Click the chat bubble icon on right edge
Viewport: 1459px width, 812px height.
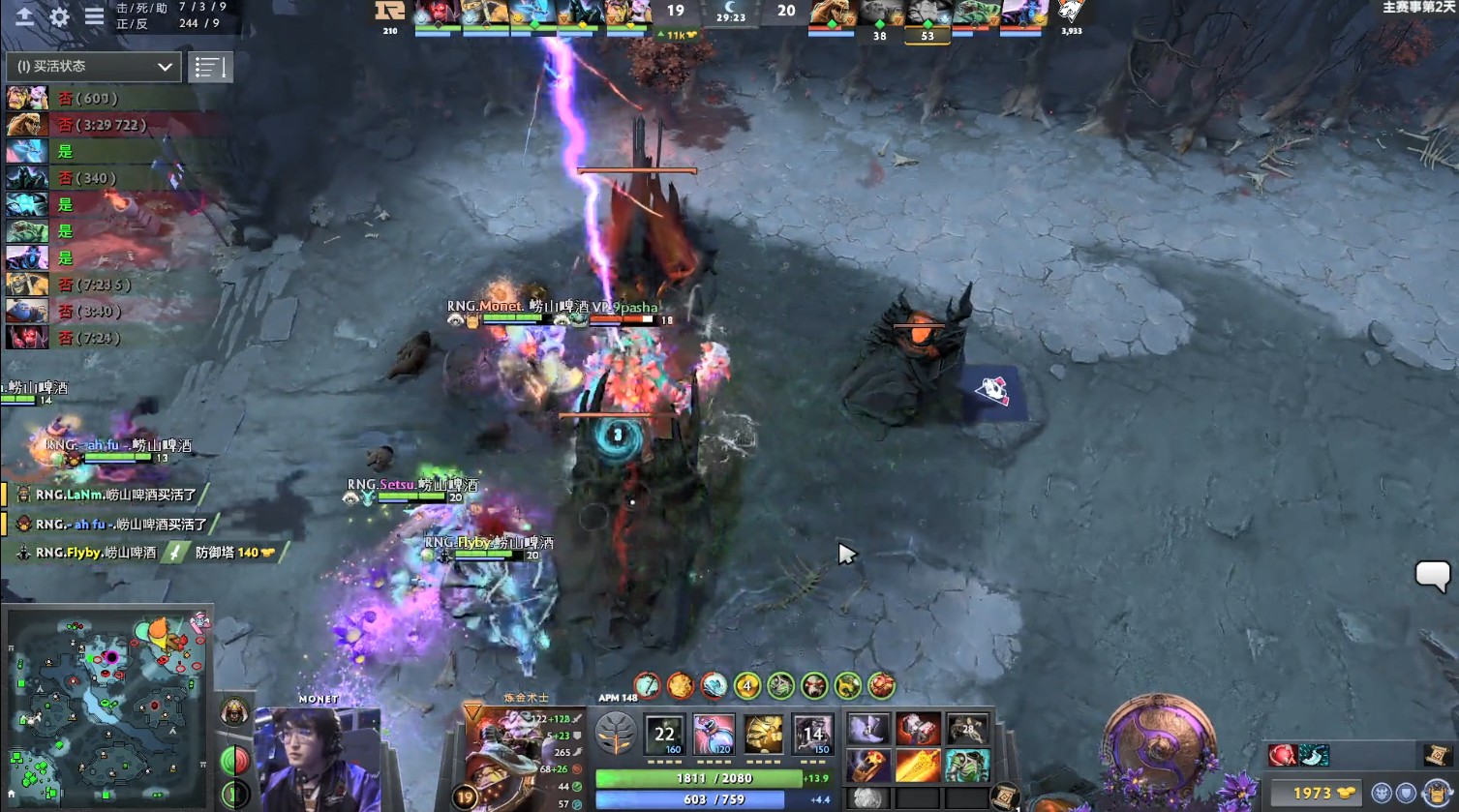(1432, 577)
